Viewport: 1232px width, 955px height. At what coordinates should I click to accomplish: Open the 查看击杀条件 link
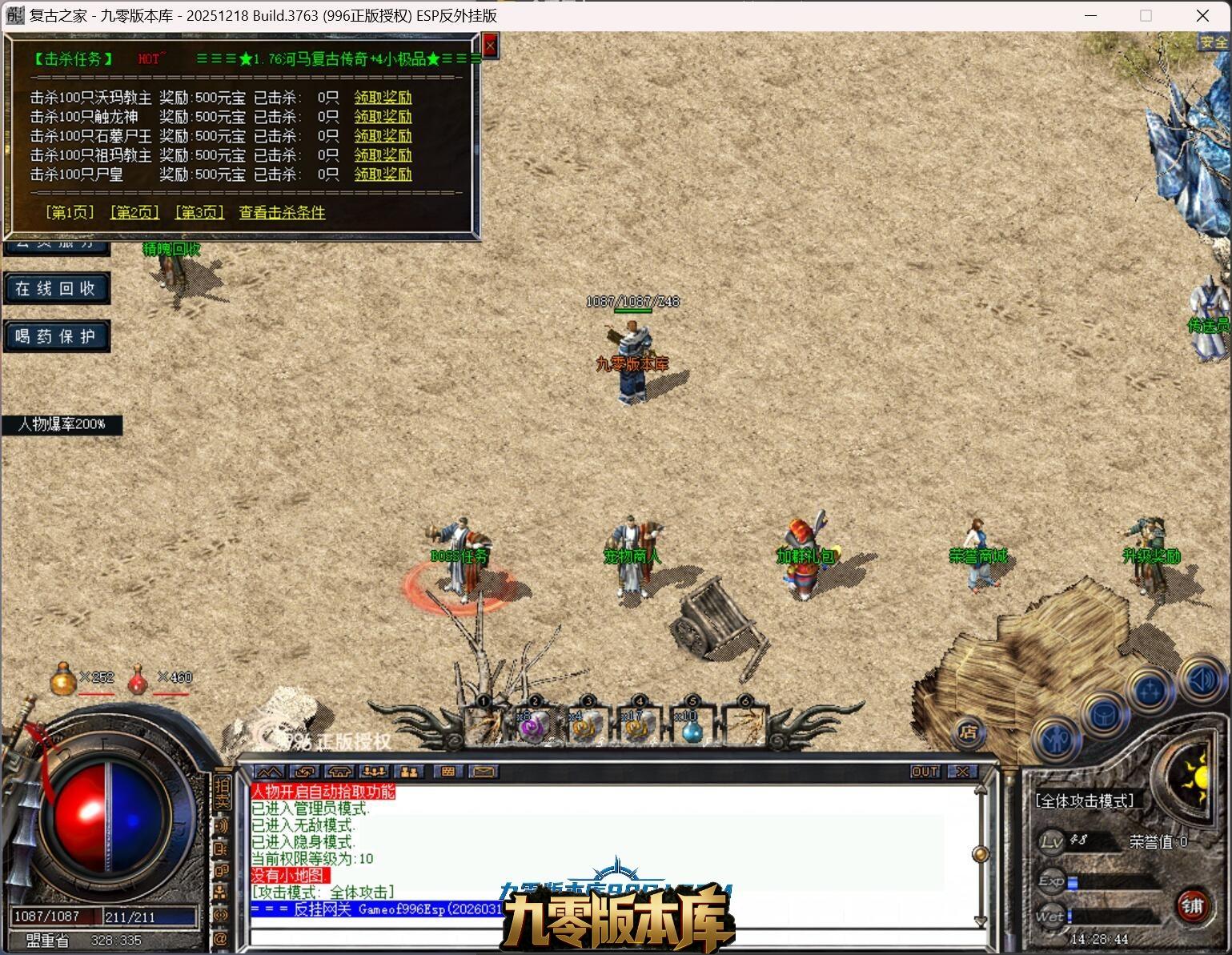click(282, 212)
